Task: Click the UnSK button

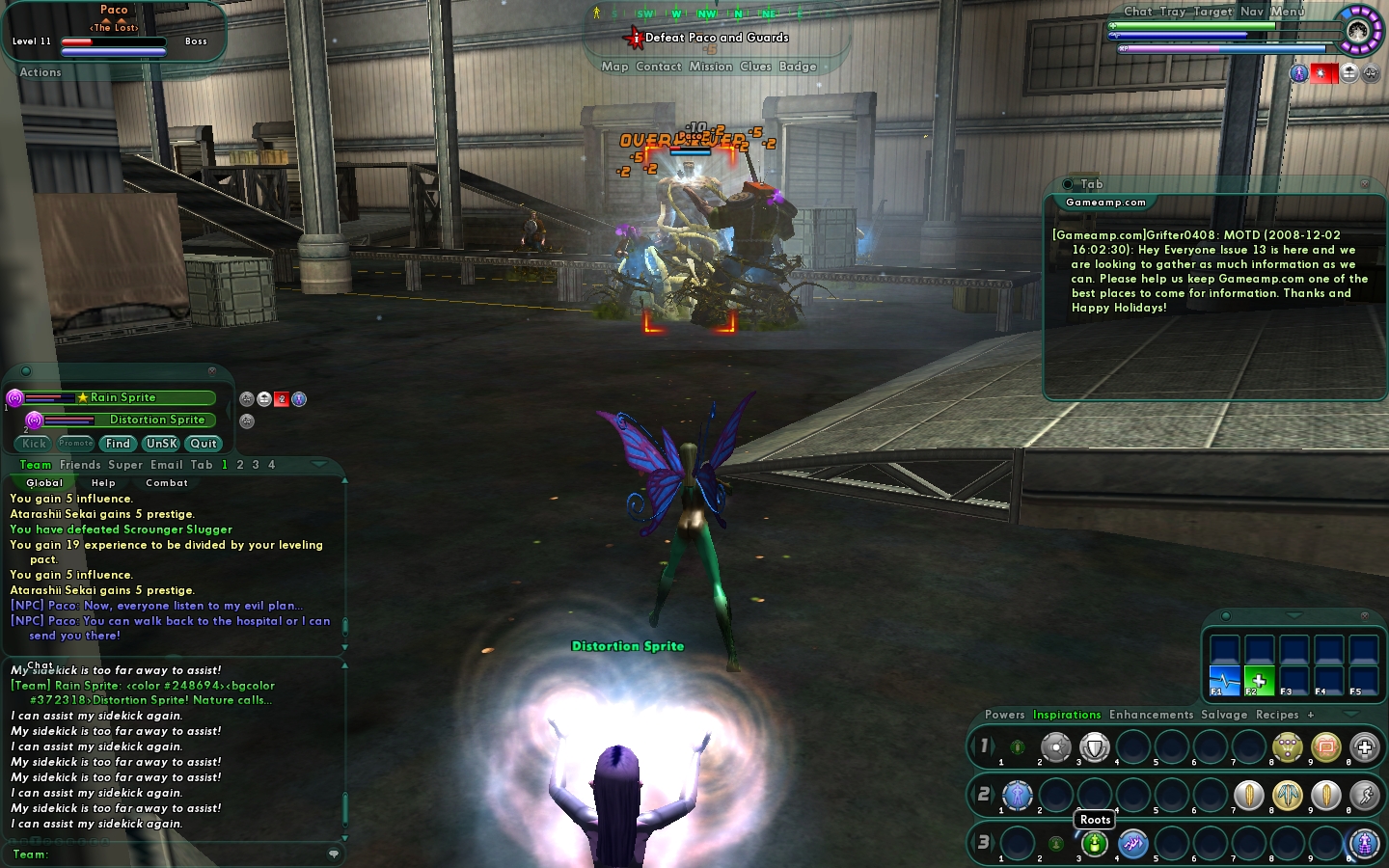Action: tap(161, 444)
